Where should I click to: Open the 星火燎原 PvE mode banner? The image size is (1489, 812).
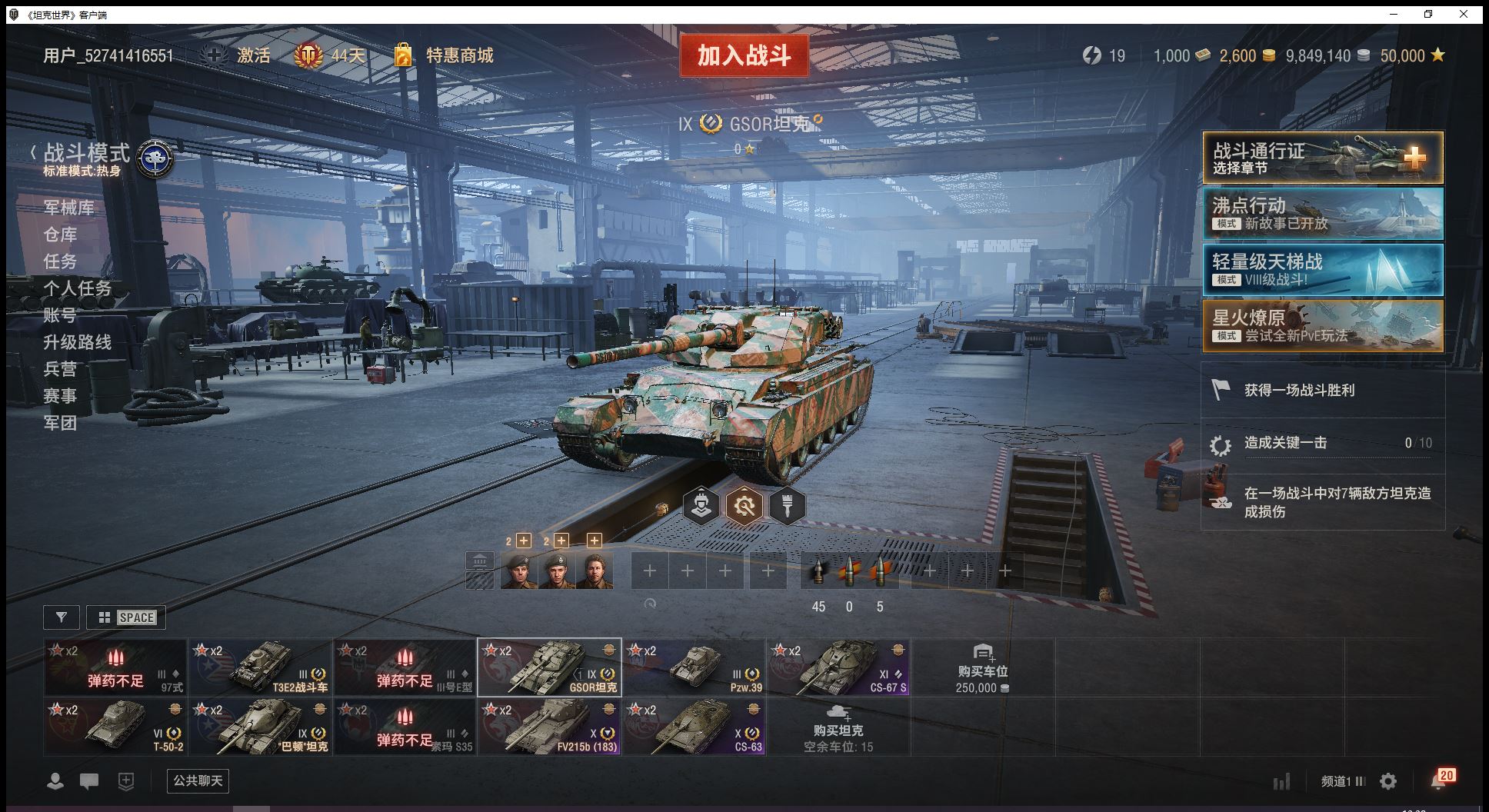click(1322, 326)
